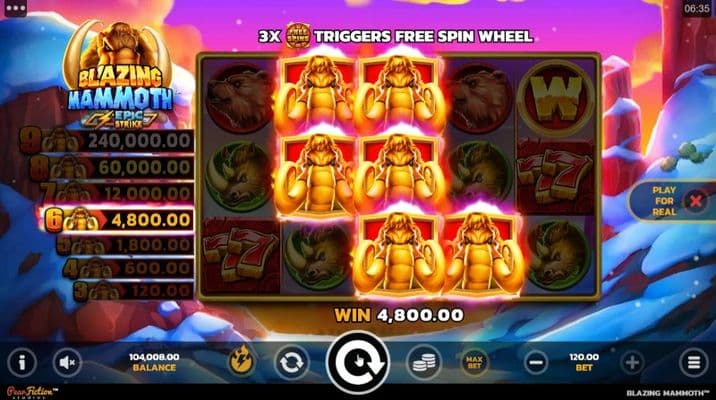
Task: Hit the large central spin button
Action: [357, 364]
